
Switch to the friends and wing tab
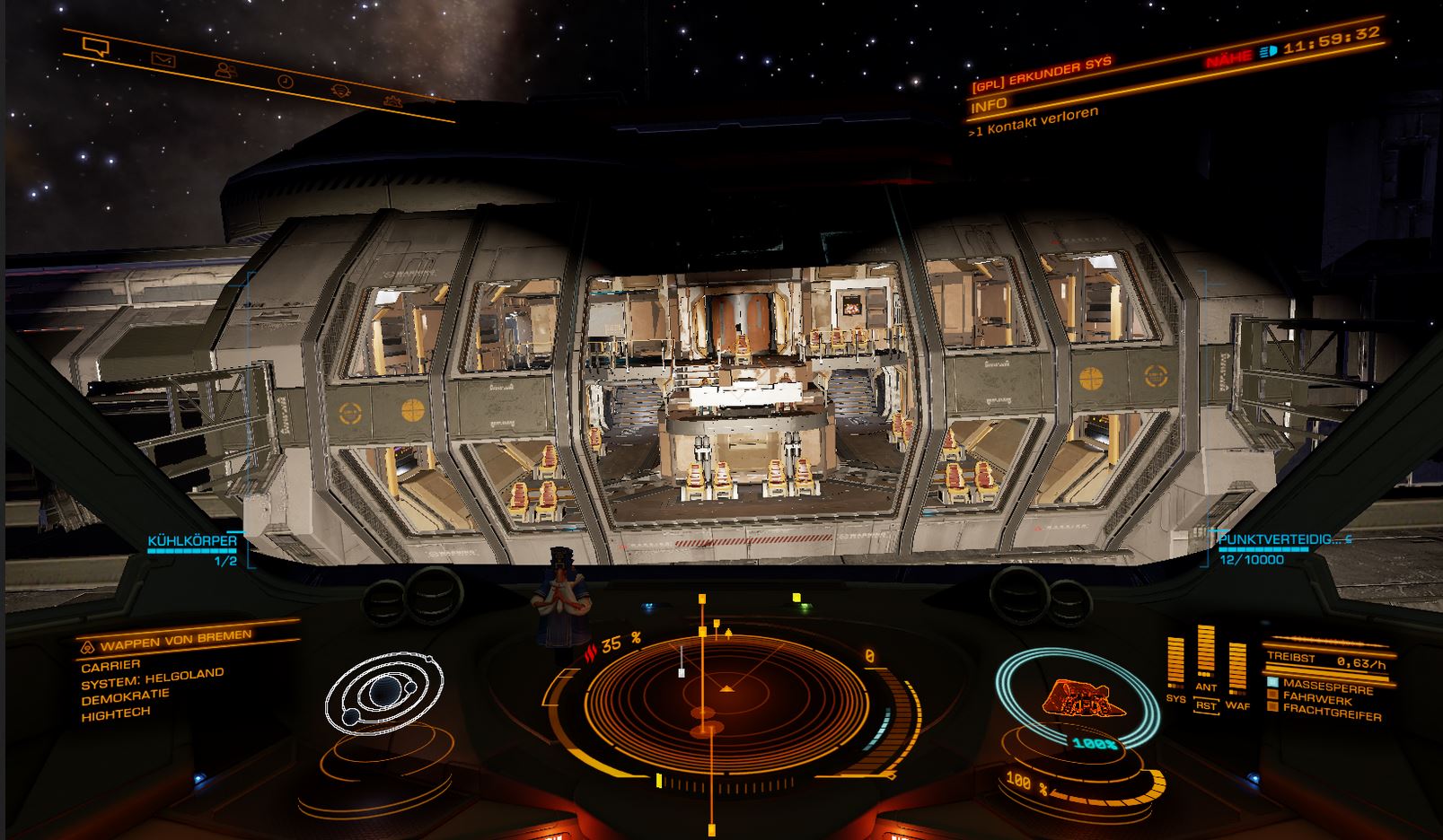click(x=224, y=70)
